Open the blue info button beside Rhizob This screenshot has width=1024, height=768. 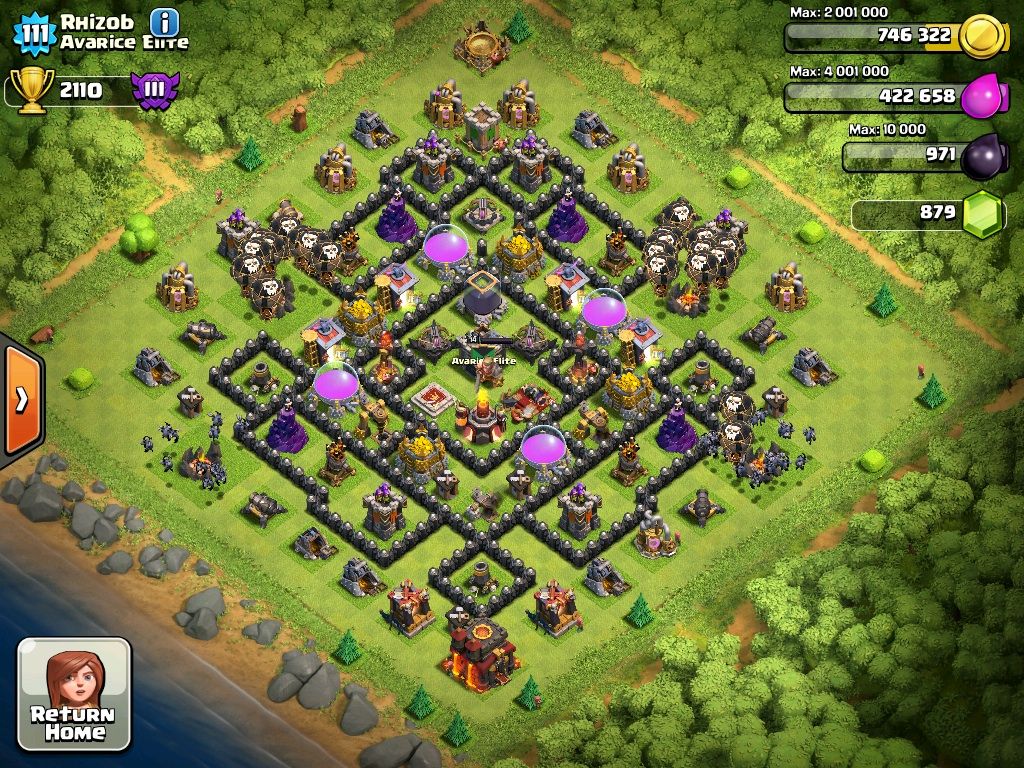pyautogui.click(x=164, y=22)
